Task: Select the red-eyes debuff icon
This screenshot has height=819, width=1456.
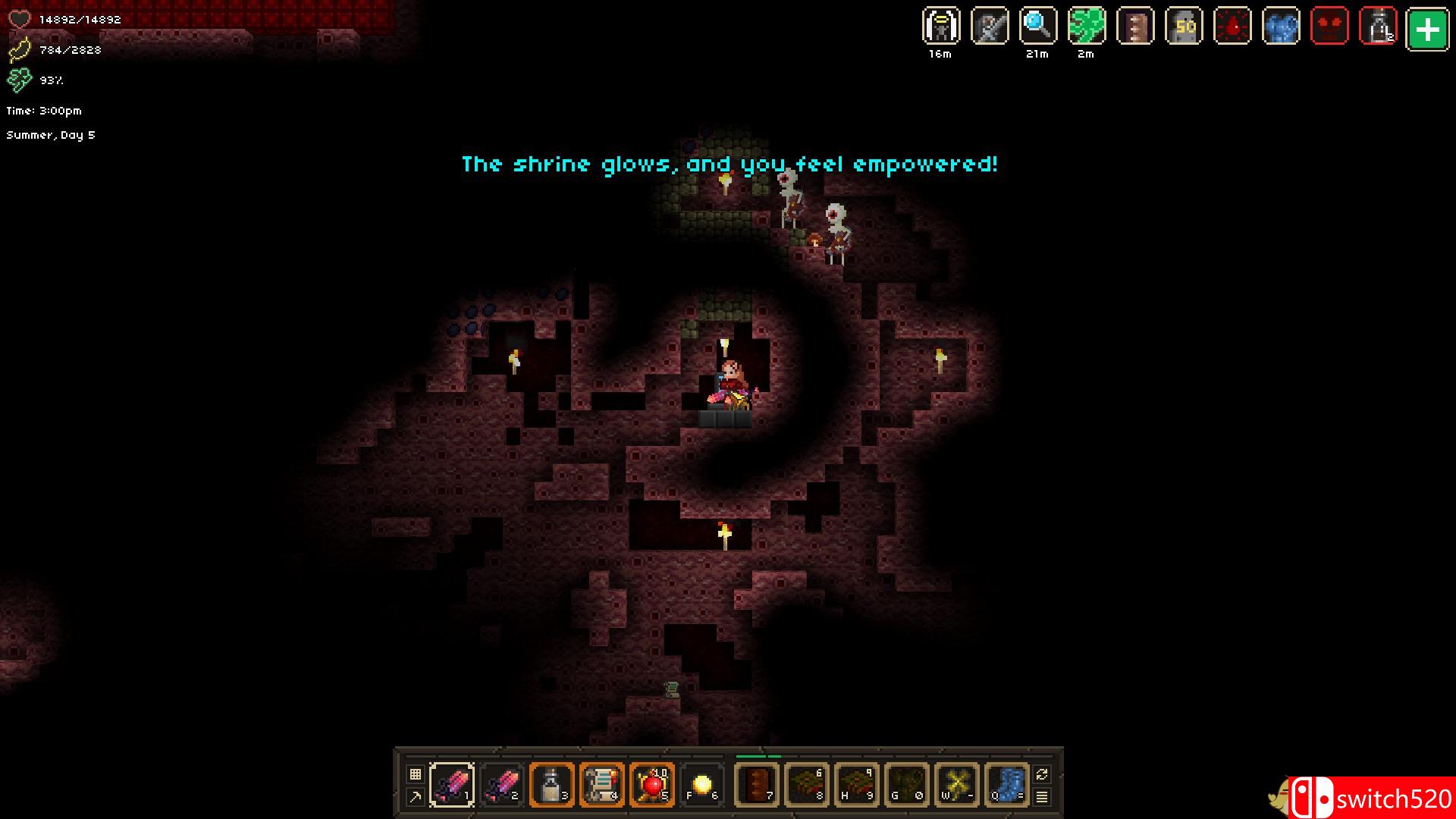Action: (x=1331, y=25)
